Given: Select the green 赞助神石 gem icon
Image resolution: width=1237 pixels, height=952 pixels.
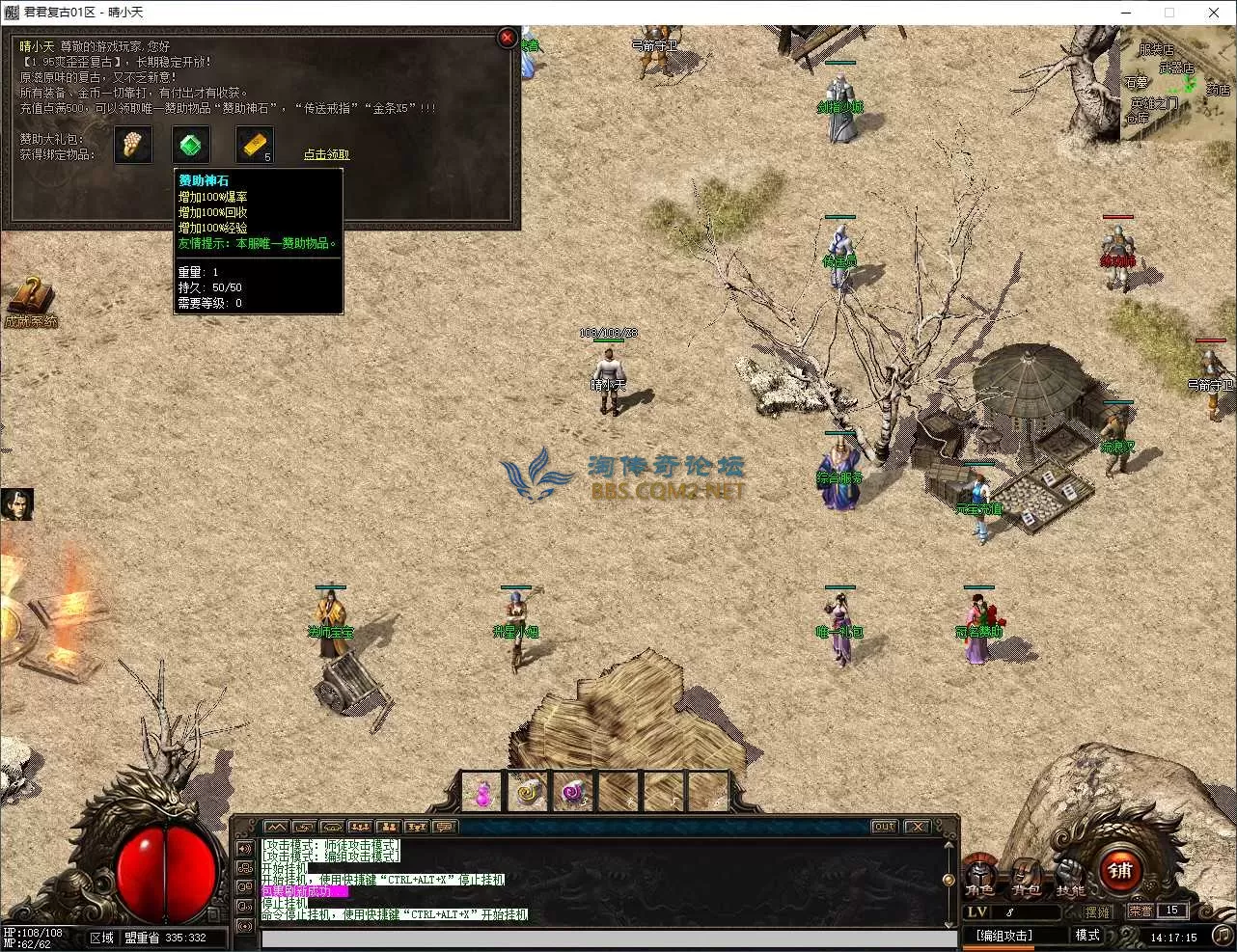Looking at the screenshot, I should [191, 146].
